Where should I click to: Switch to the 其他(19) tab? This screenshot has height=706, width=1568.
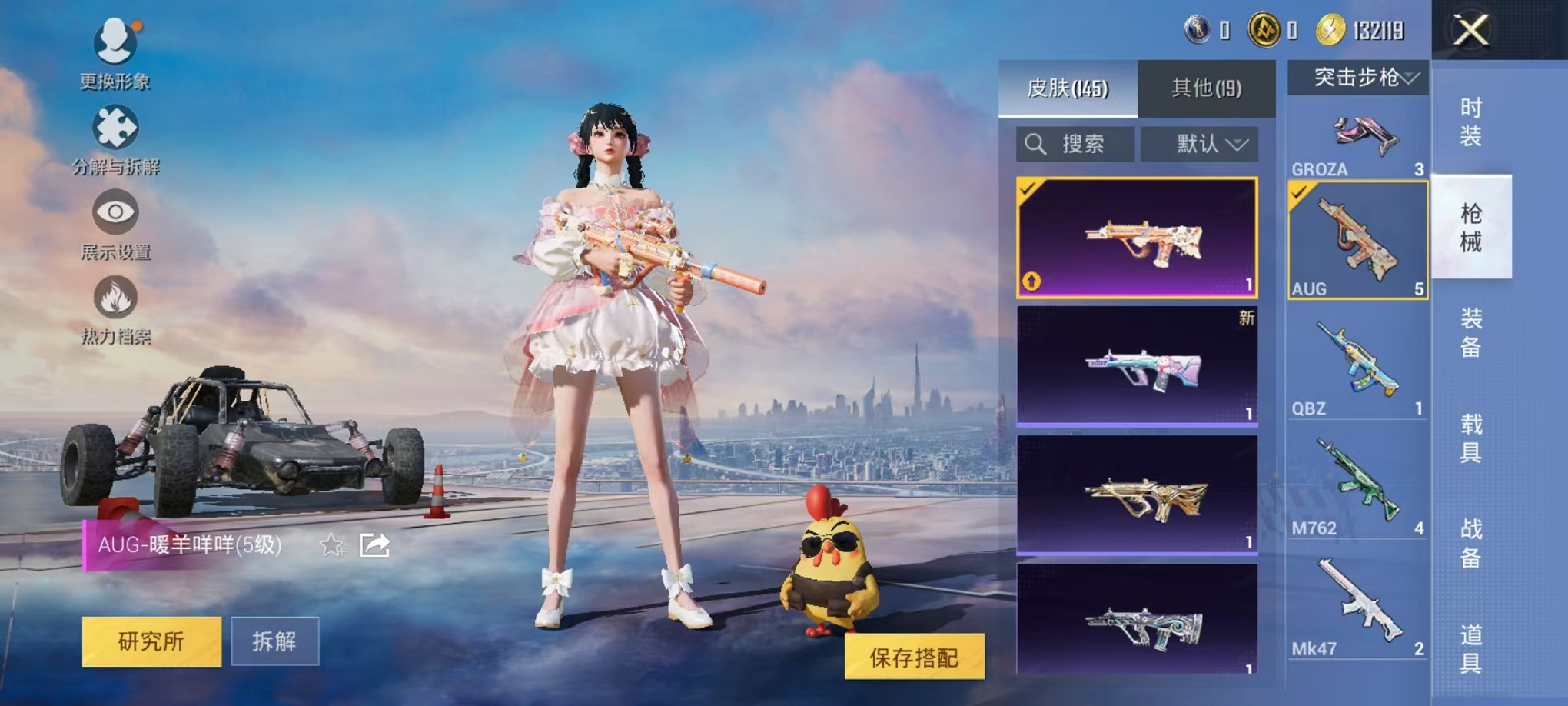point(1207,87)
